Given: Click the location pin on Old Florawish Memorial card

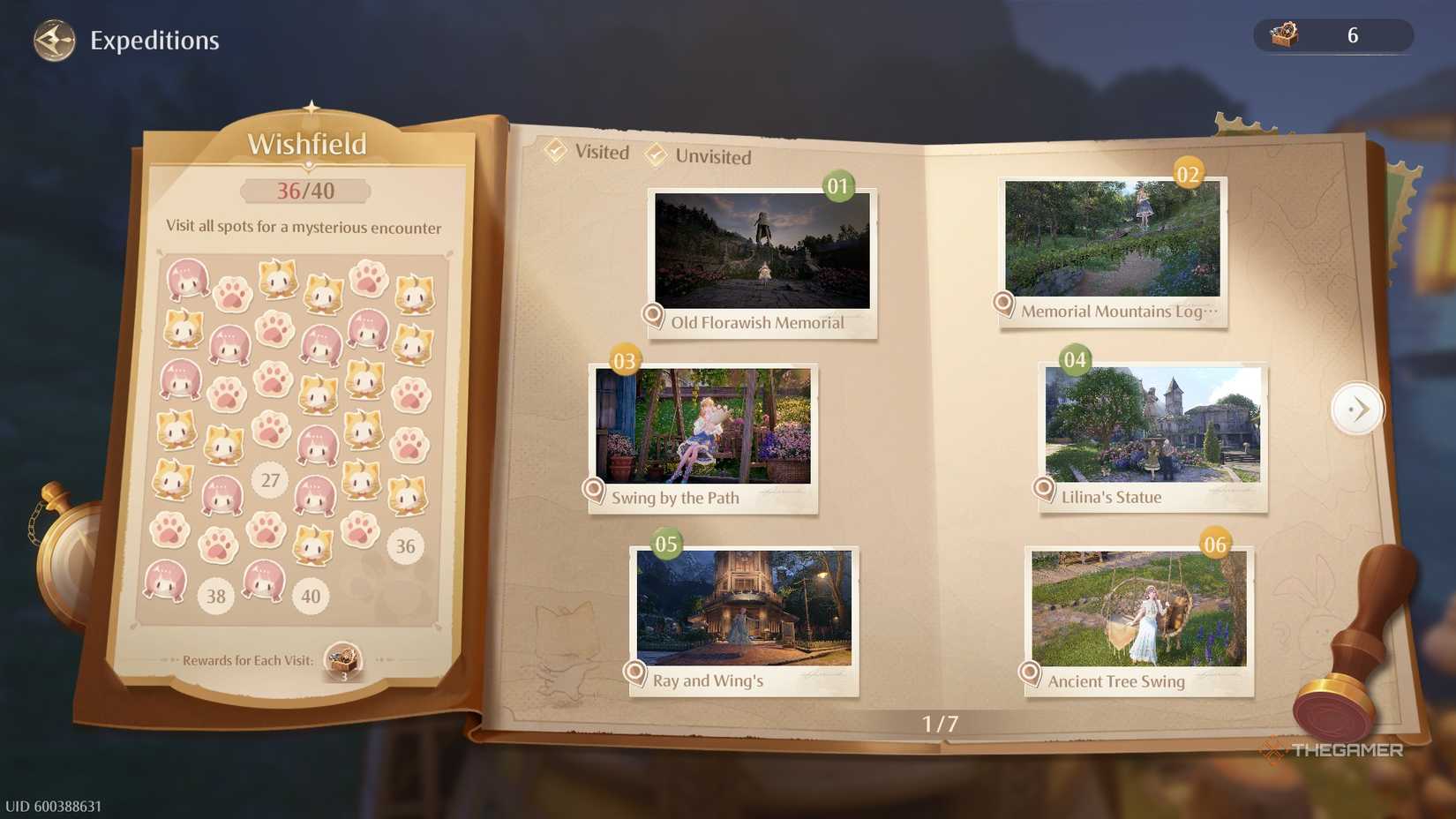Looking at the screenshot, I should pos(652,315).
